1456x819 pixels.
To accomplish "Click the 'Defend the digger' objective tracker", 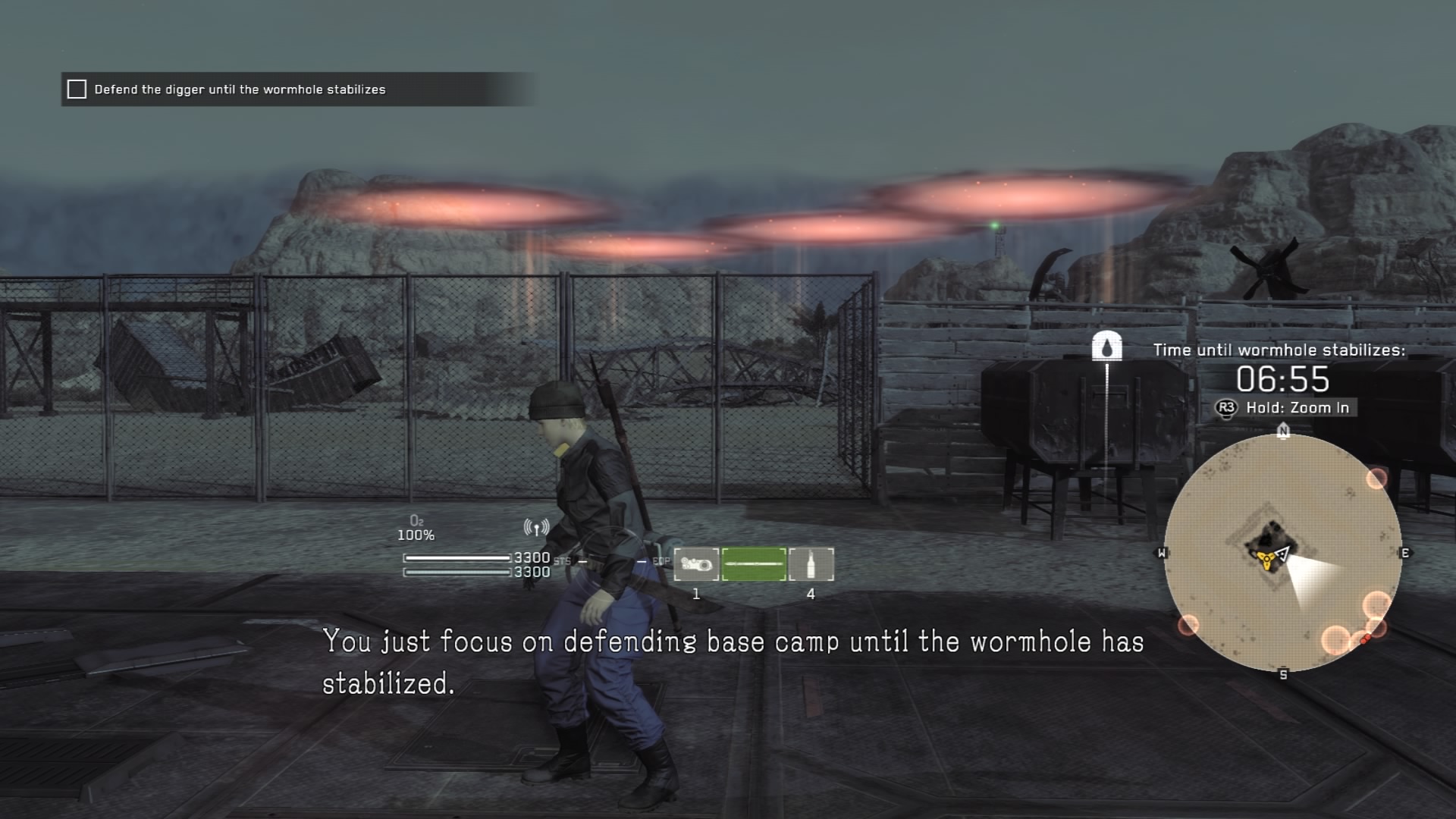I will [x=240, y=89].
